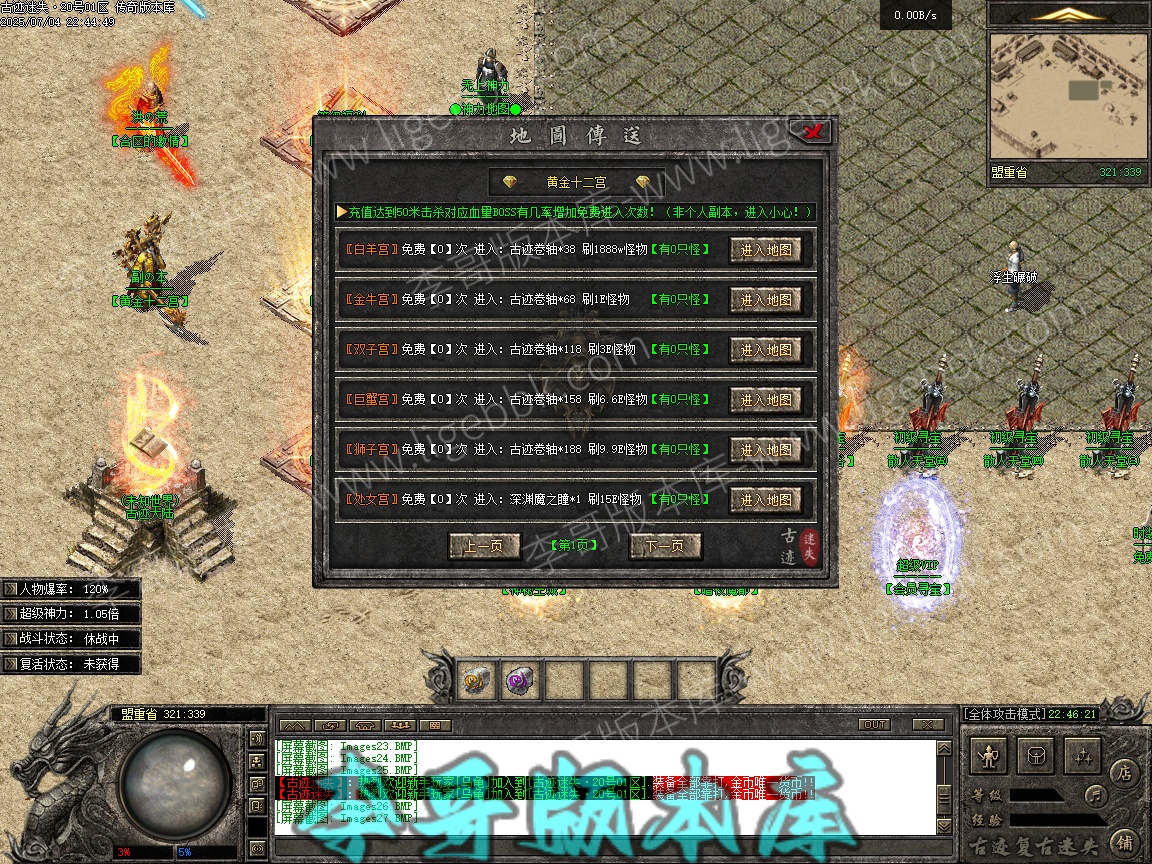Click the OUT button above chat
The width and height of the screenshot is (1152, 864).
pyautogui.click(x=874, y=724)
